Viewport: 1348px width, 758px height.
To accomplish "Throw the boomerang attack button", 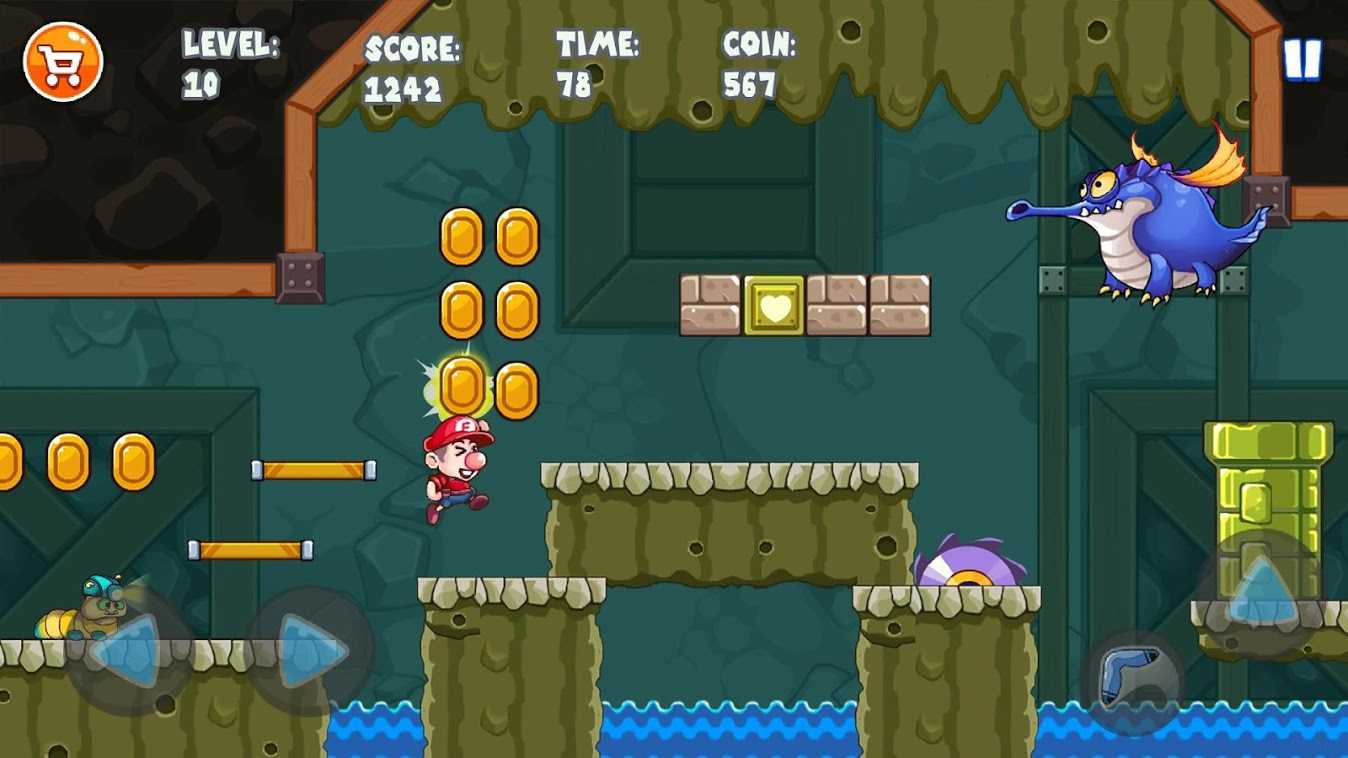I will click(1133, 679).
